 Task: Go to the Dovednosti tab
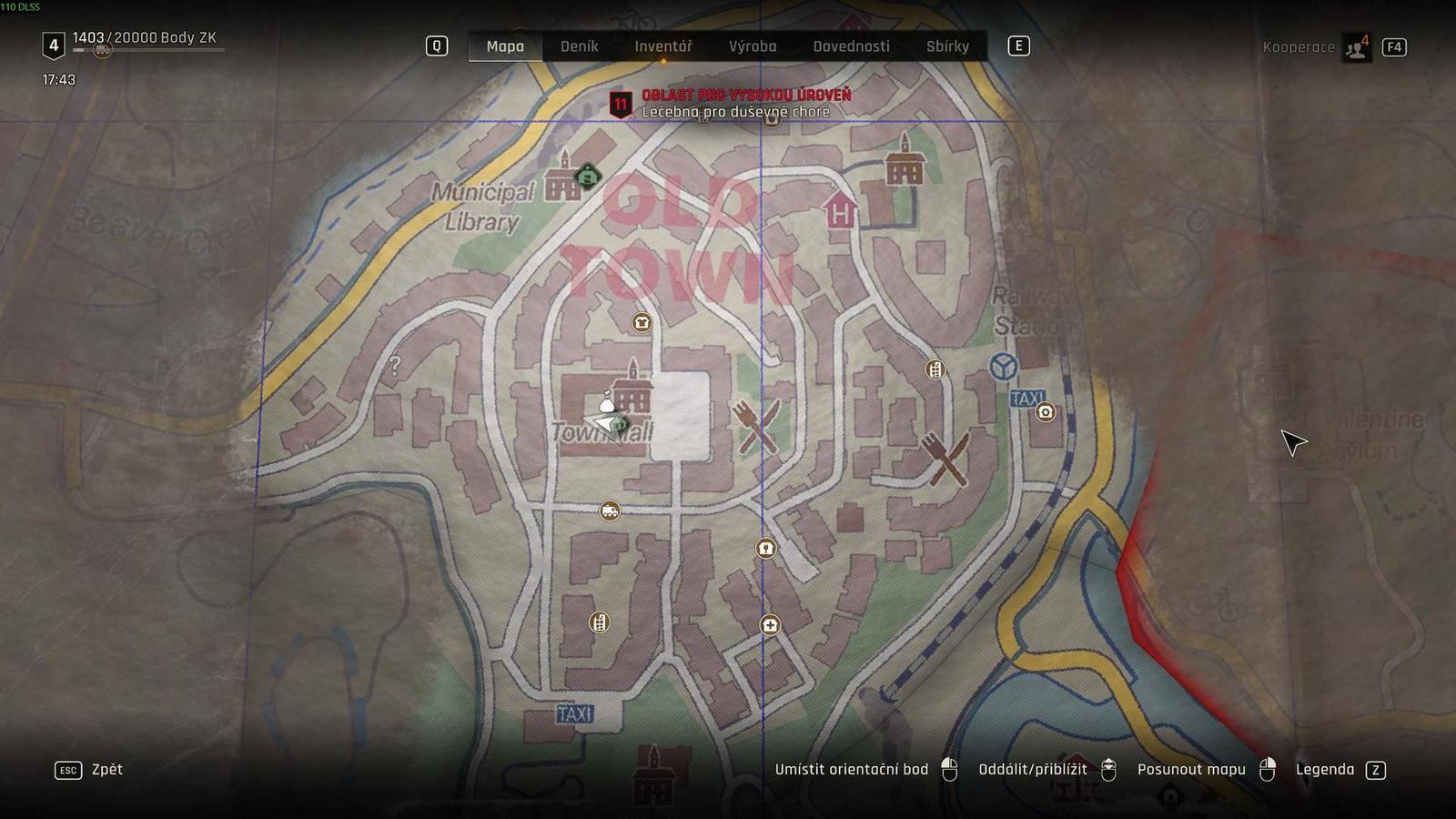tap(851, 46)
